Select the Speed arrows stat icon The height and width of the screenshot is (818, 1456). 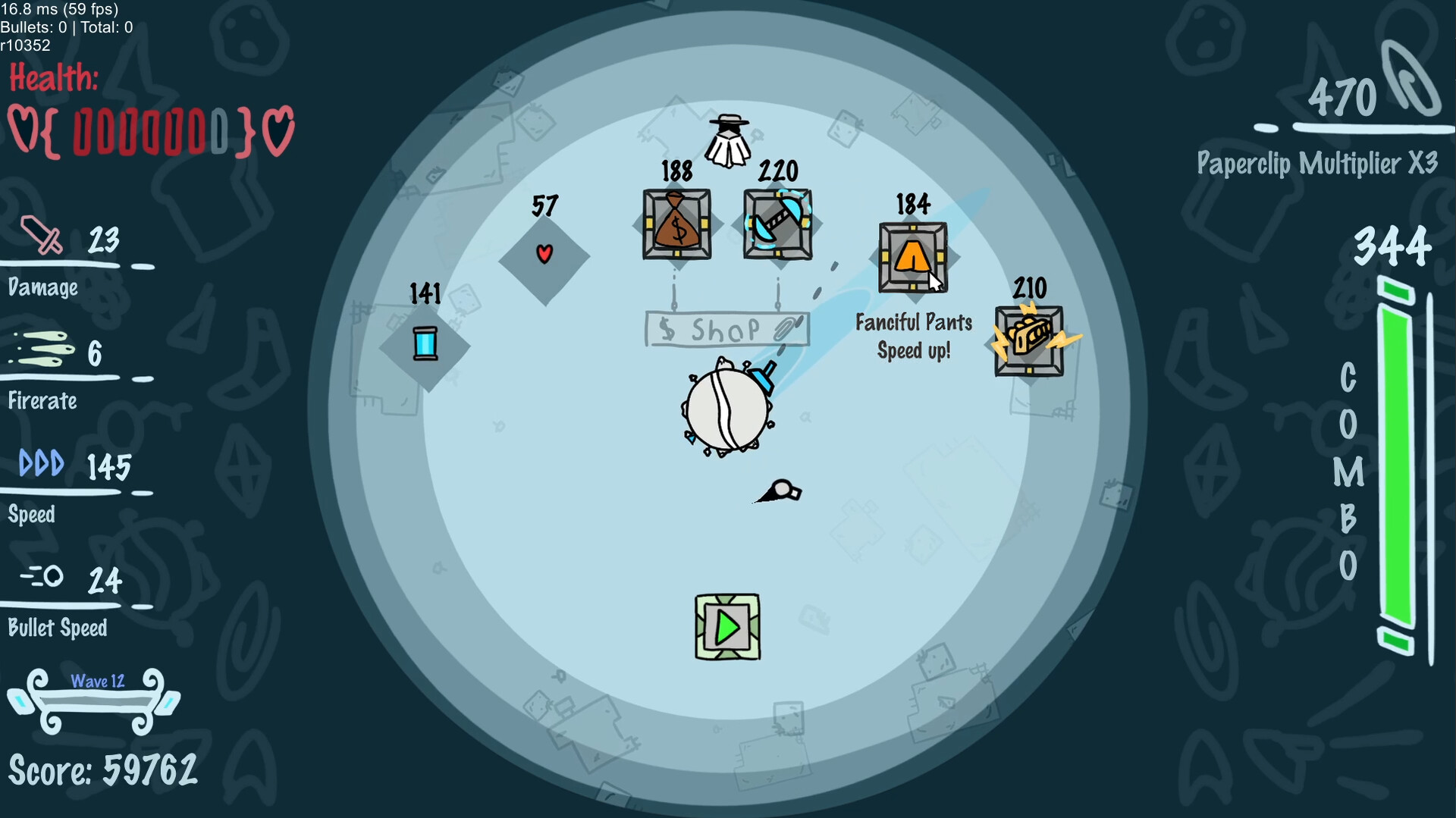(x=42, y=462)
